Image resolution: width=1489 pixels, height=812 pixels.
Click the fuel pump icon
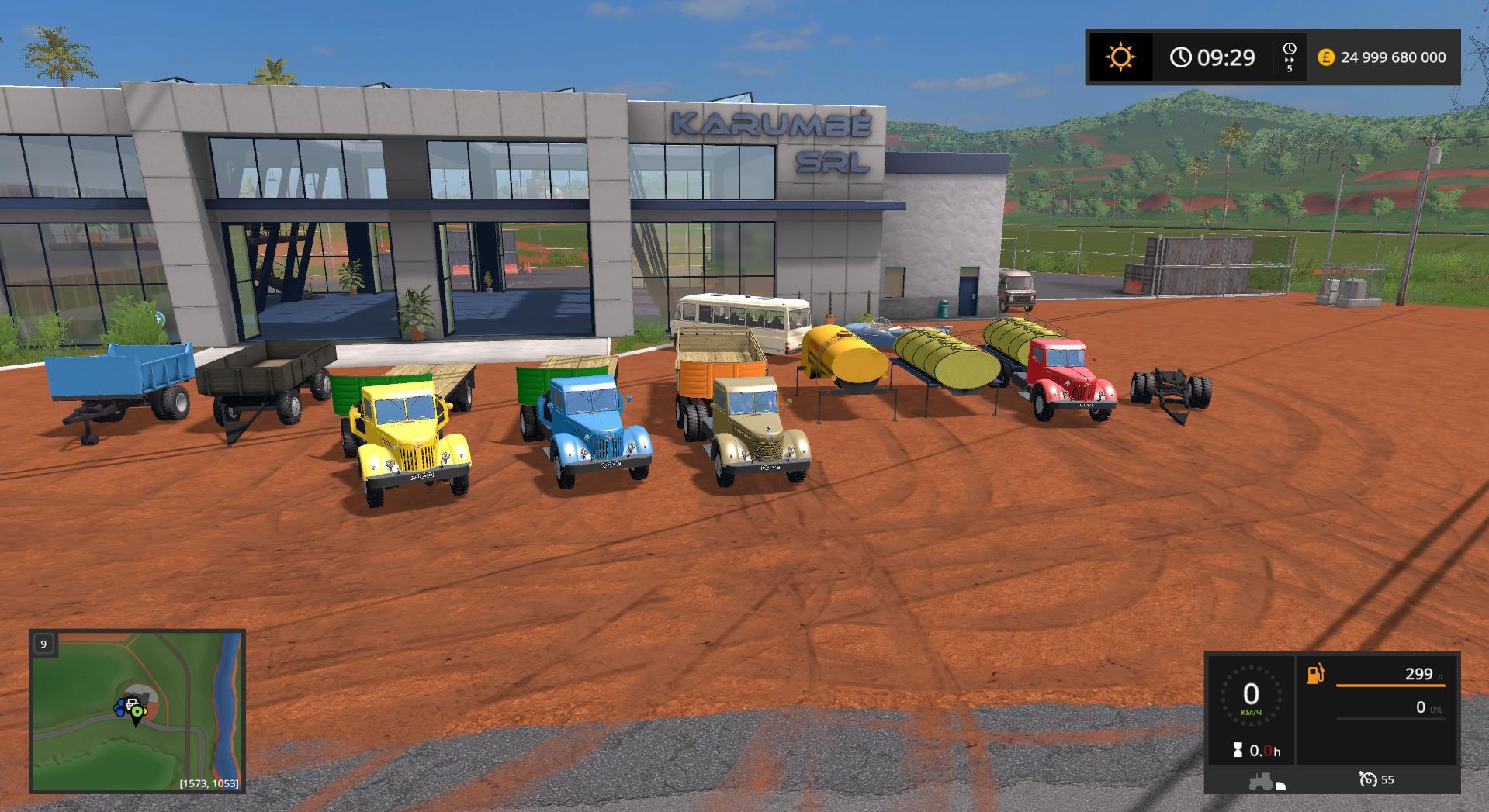click(1316, 674)
